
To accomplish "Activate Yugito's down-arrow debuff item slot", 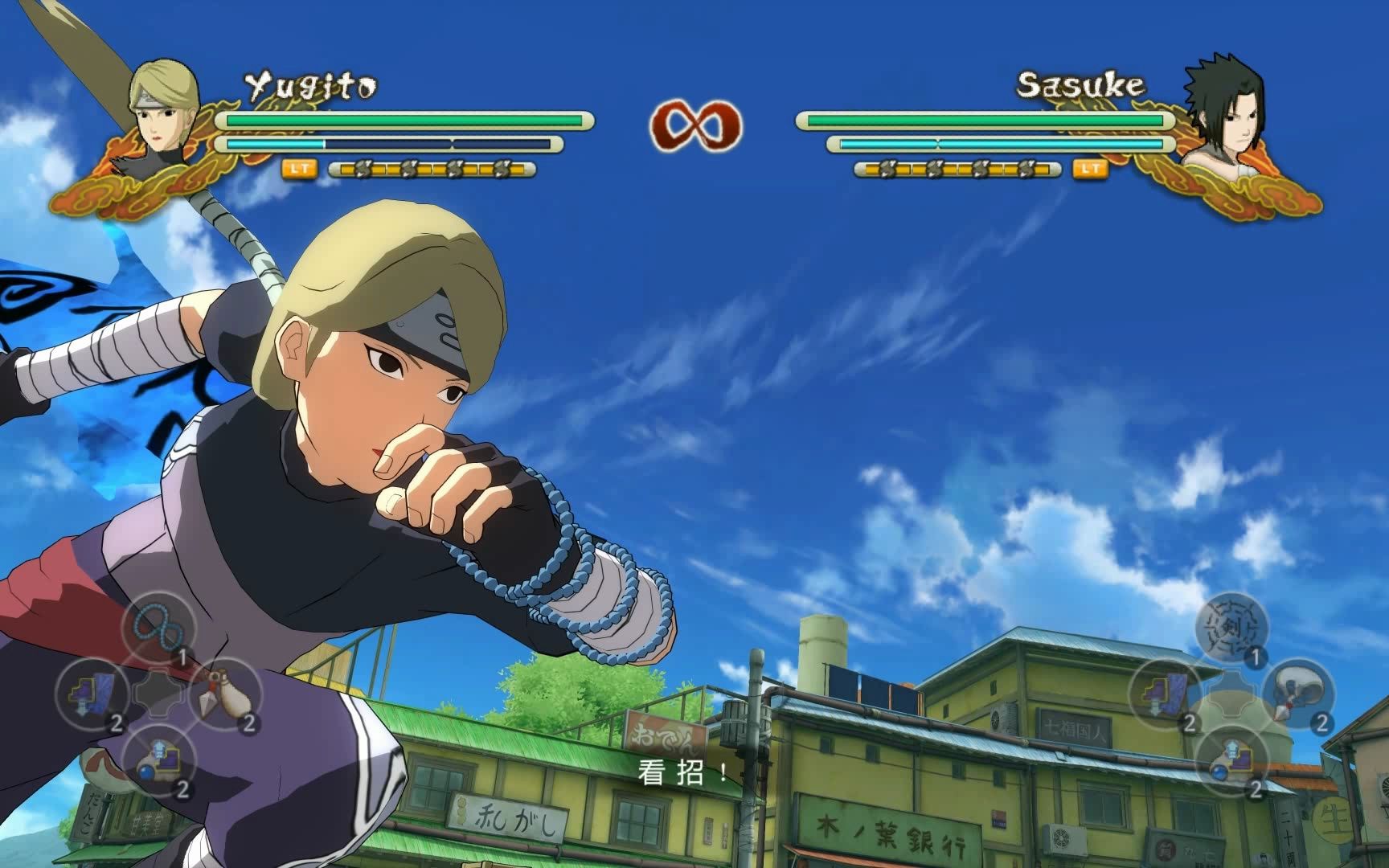I will coord(91,693).
